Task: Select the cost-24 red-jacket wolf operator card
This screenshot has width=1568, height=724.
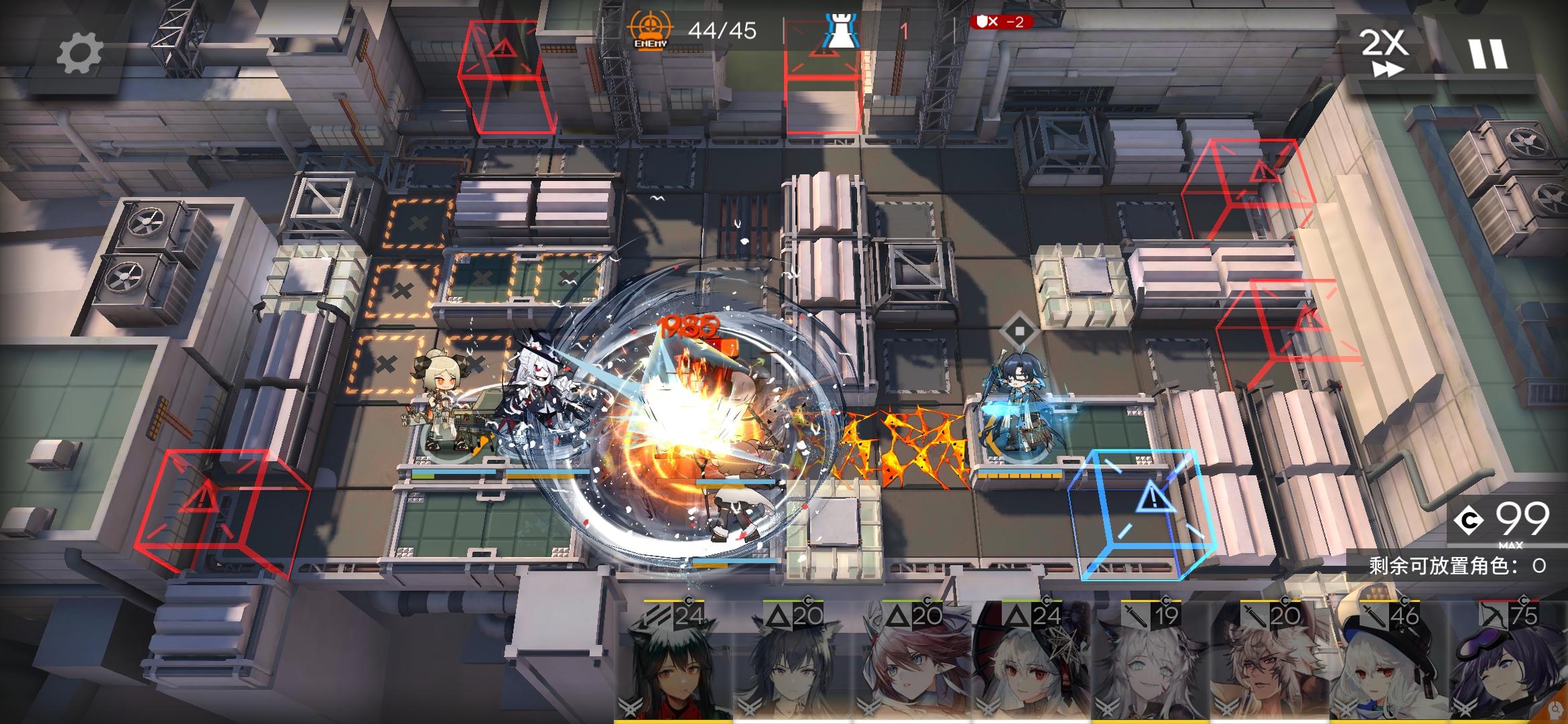Action: (x=675, y=664)
